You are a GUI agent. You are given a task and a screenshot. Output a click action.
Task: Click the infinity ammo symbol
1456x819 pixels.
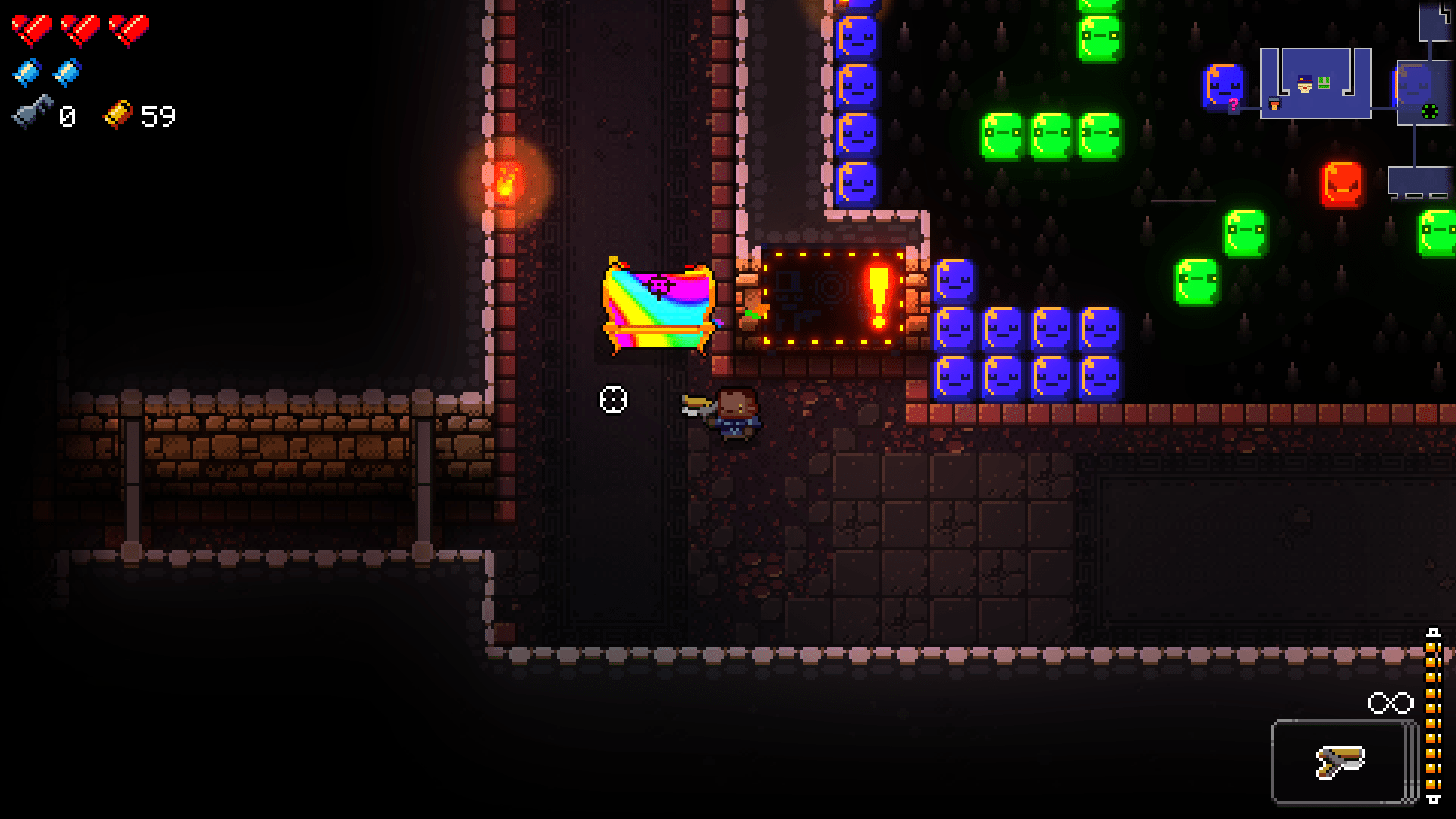1392,701
